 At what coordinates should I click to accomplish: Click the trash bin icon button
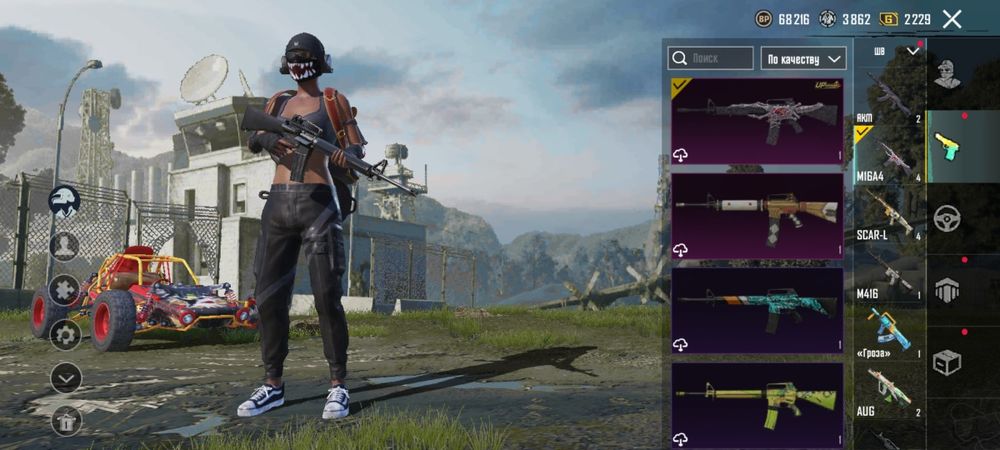point(65,422)
